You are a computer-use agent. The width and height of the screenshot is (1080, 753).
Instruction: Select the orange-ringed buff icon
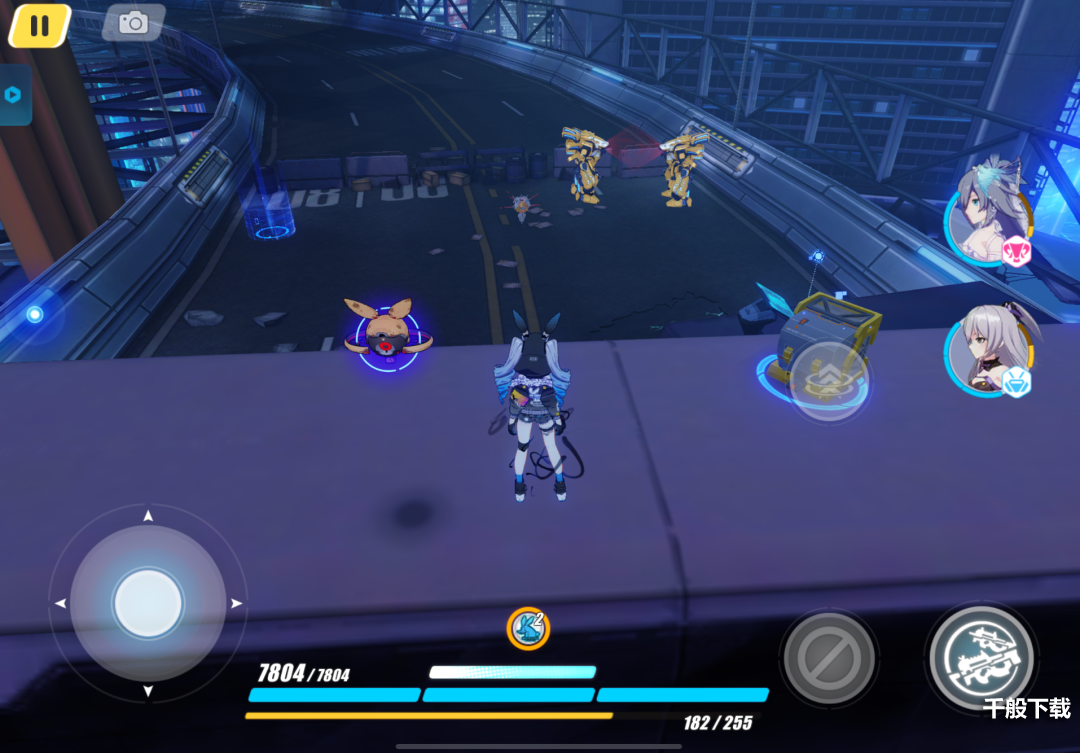(x=528, y=628)
